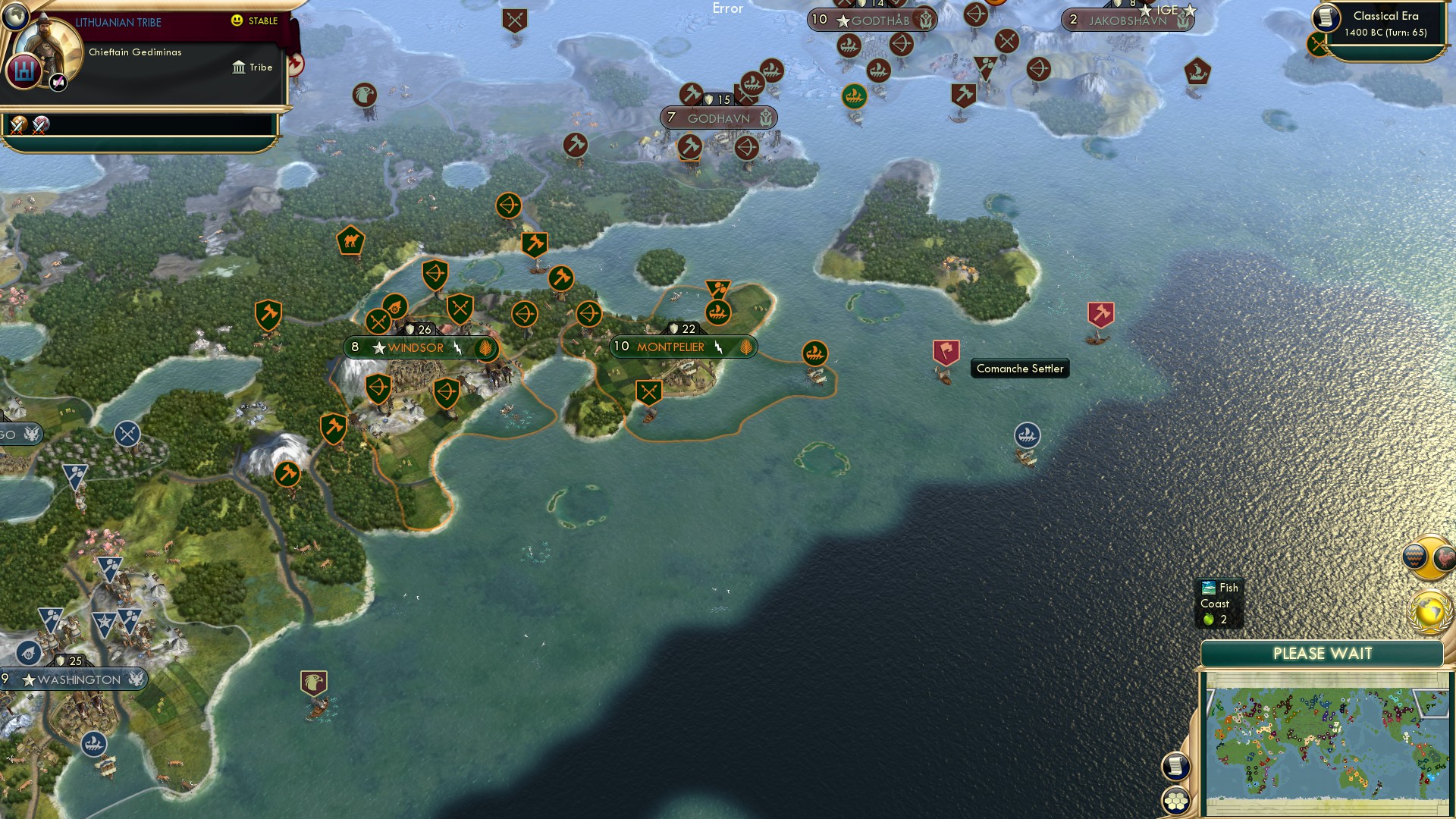Select the Comanche Settler unit flag
The image size is (1456, 819).
945,351
